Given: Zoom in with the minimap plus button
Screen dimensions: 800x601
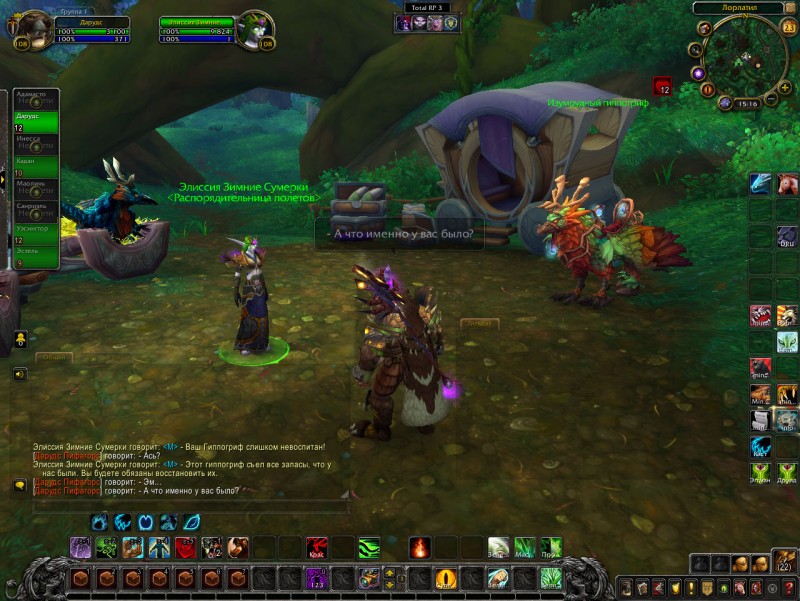Looking at the screenshot, I should point(785,87).
